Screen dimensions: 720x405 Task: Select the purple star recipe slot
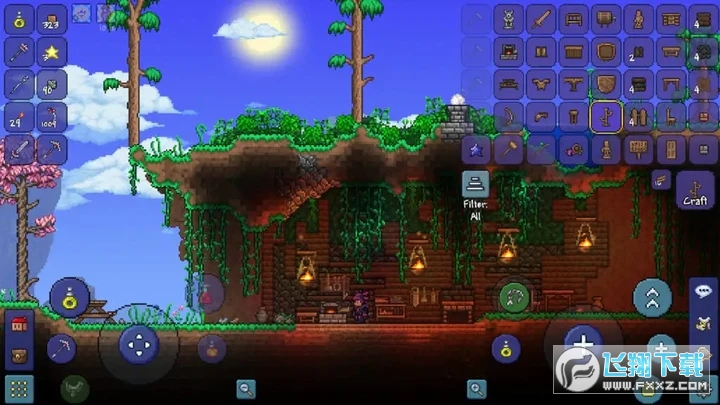click(x=476, y=150)
